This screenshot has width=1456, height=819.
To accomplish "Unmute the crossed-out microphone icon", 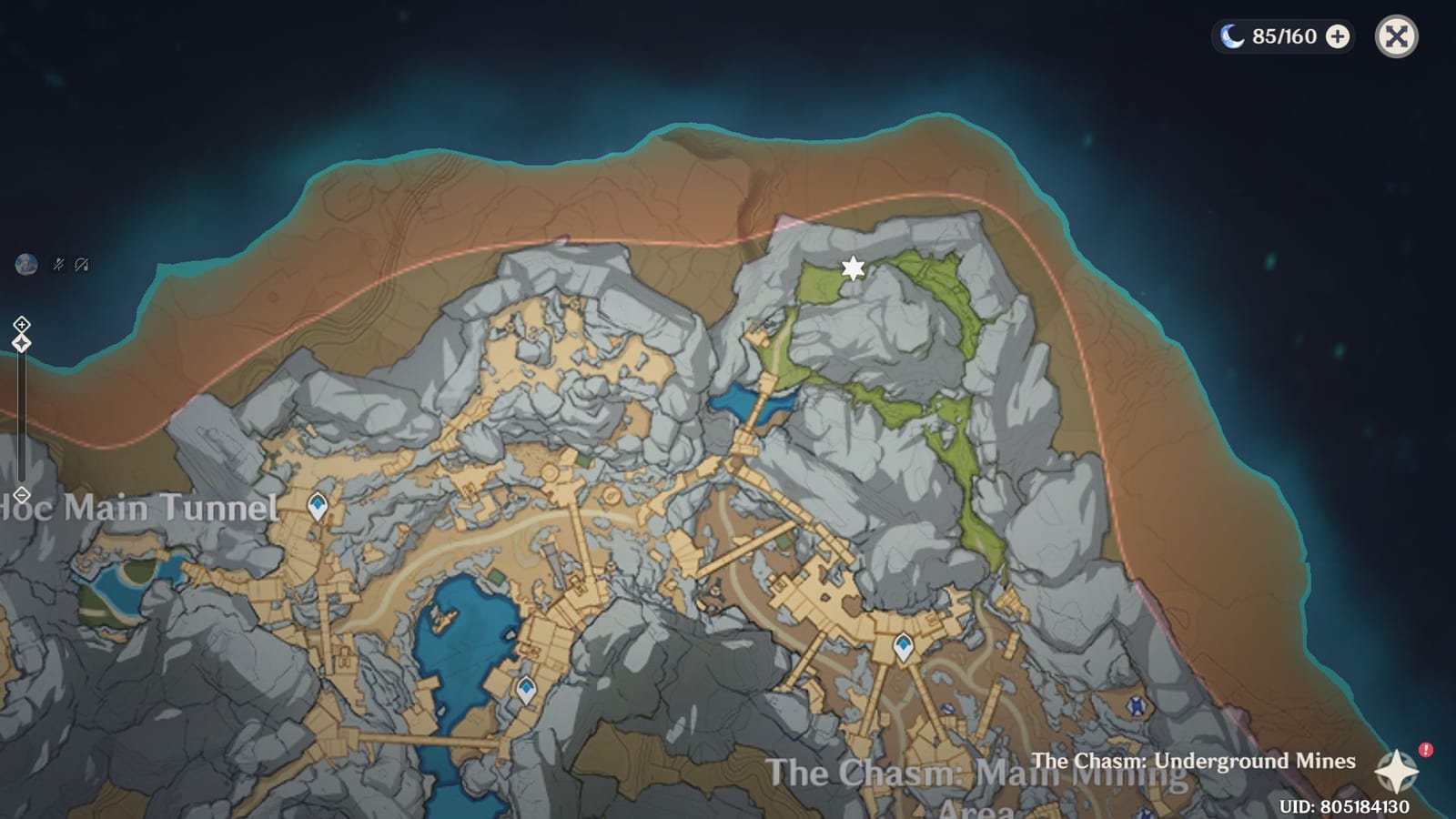I will pos(56,265).
